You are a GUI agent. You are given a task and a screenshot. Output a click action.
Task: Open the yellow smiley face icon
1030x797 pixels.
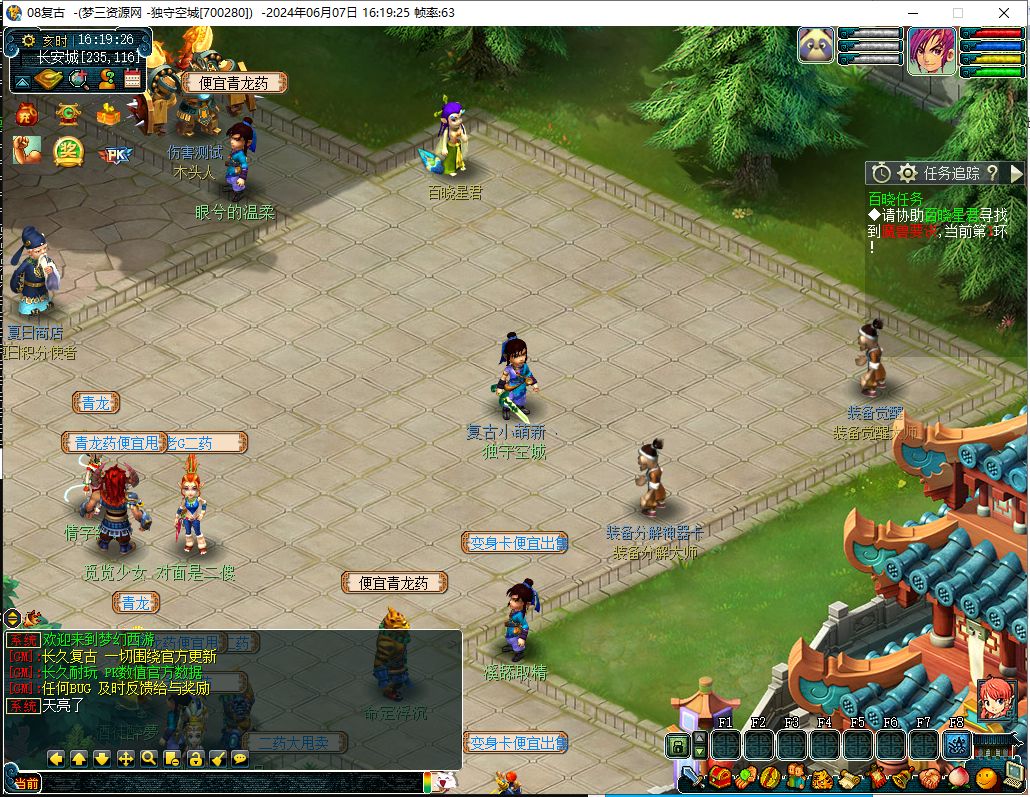point(986,777)
